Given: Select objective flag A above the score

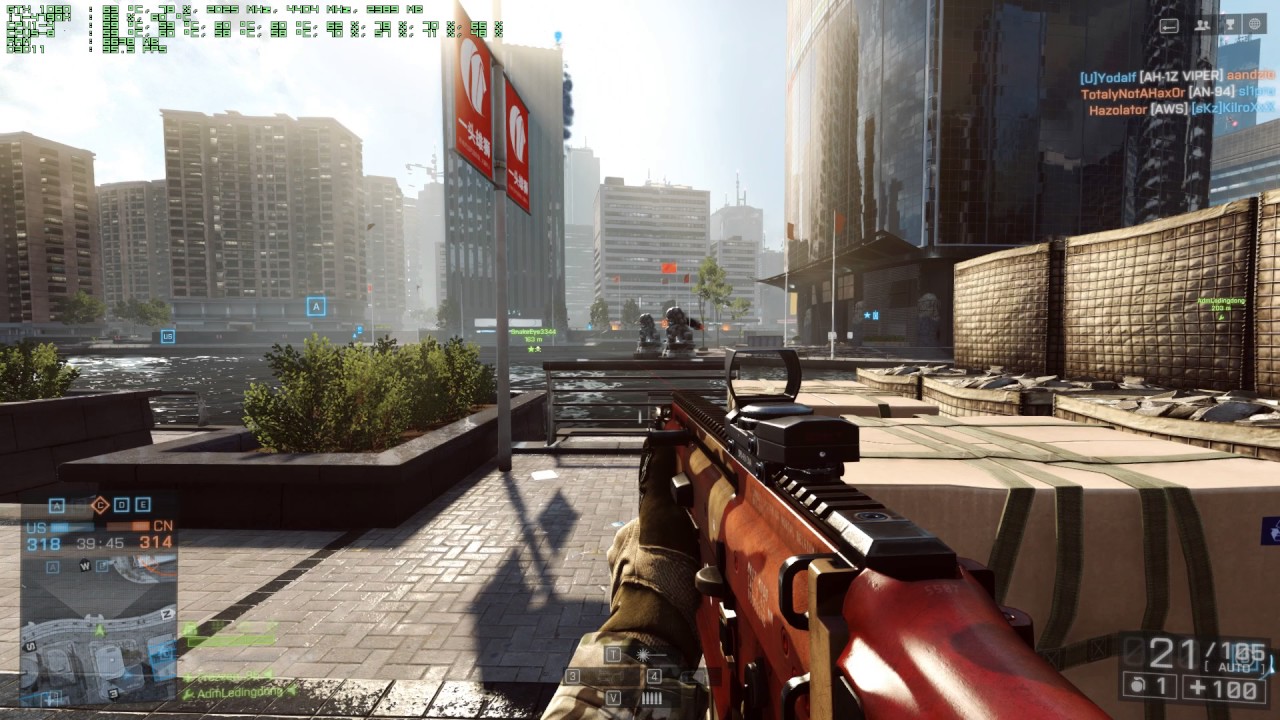Looking at the screenshot, I should 57,505.
